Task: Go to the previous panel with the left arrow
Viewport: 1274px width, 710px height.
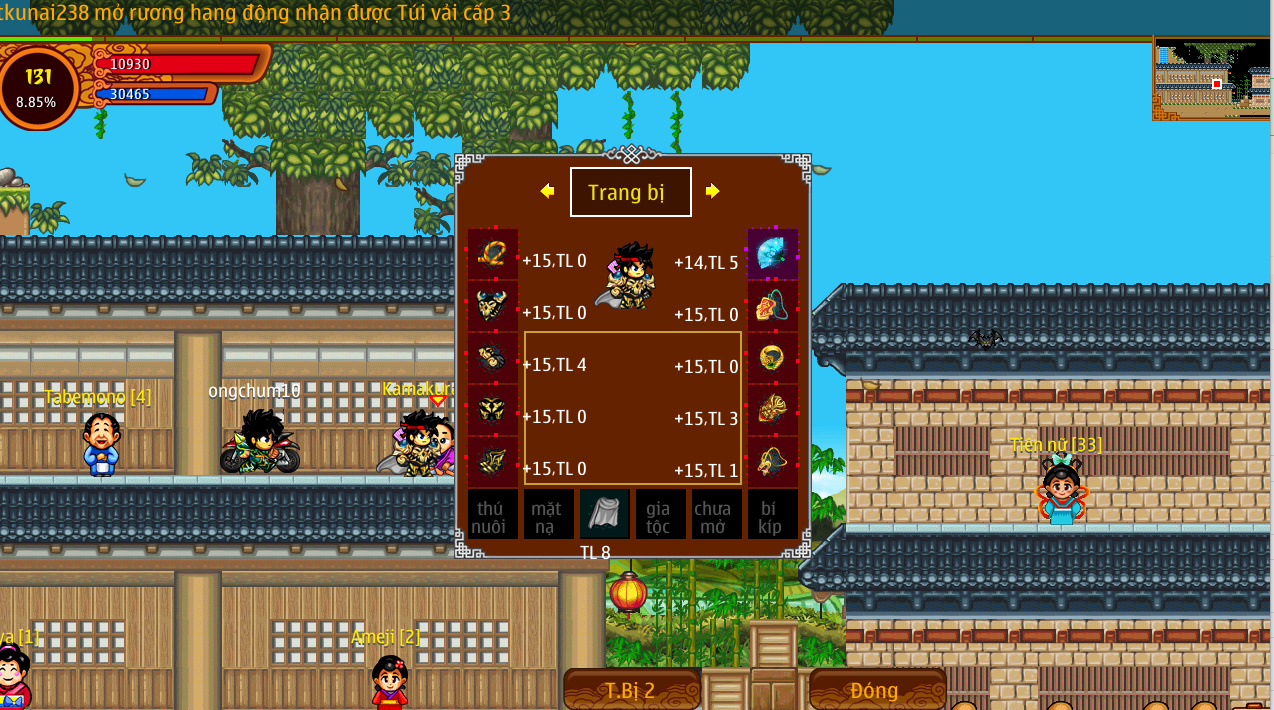Action: point(547,191)
